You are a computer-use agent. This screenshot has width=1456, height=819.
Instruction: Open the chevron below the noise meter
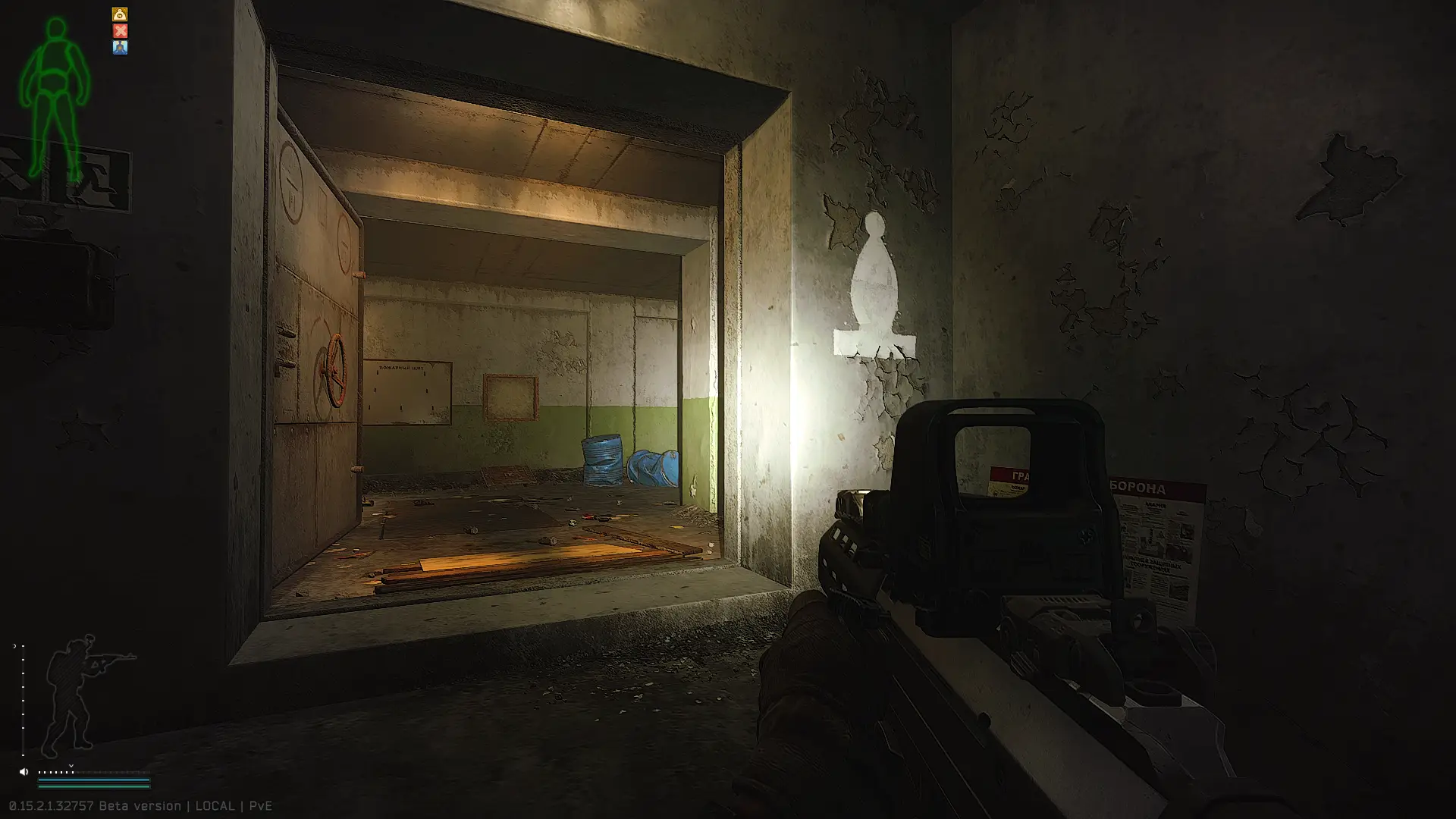pyautogui.click(x=71, y=765)
